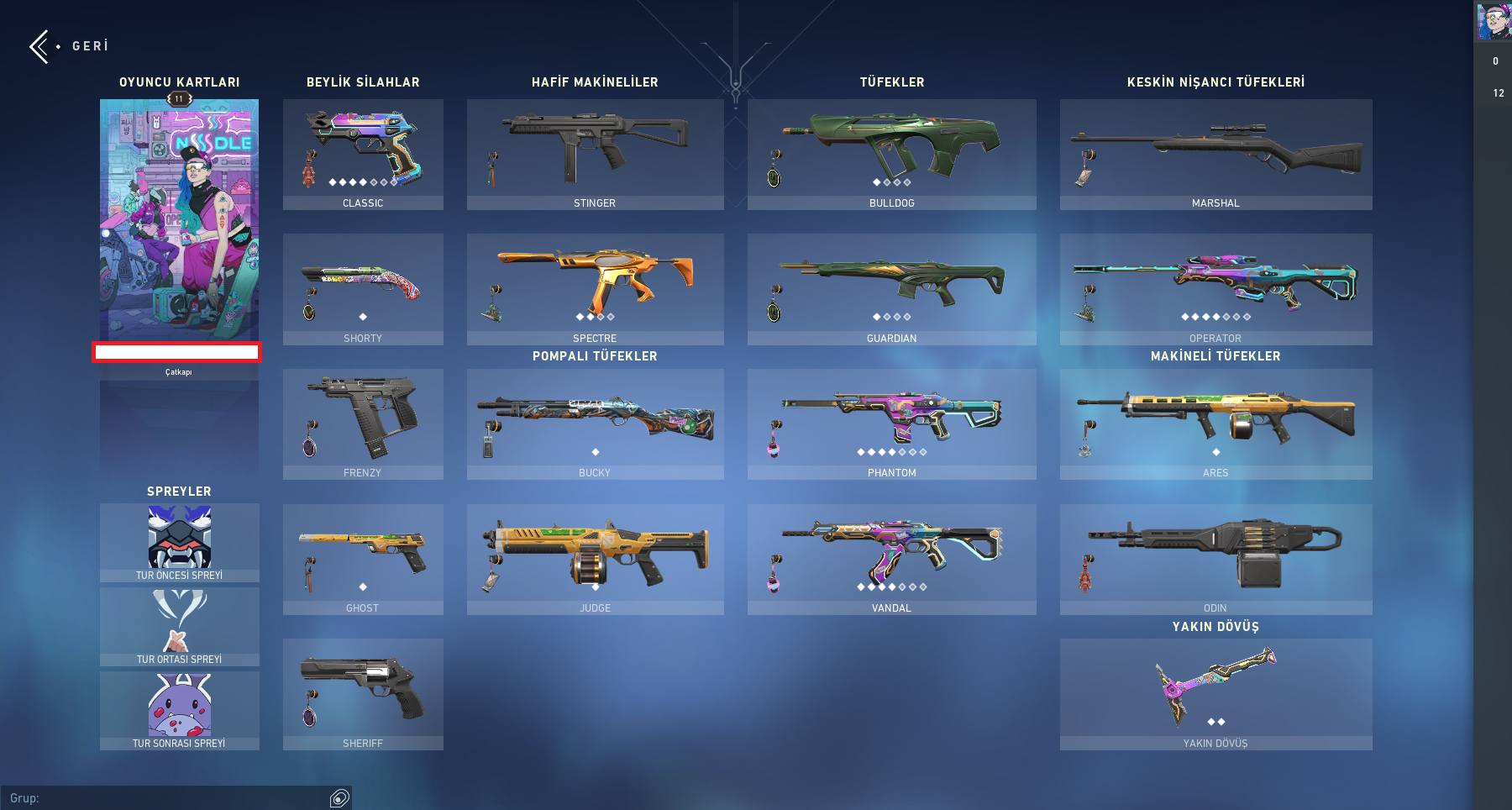Image resolution: width=1512 pixels, height=810 pixels.
Task: Open the Yakın Dövüş melee tile
Action: [1215, 693]
